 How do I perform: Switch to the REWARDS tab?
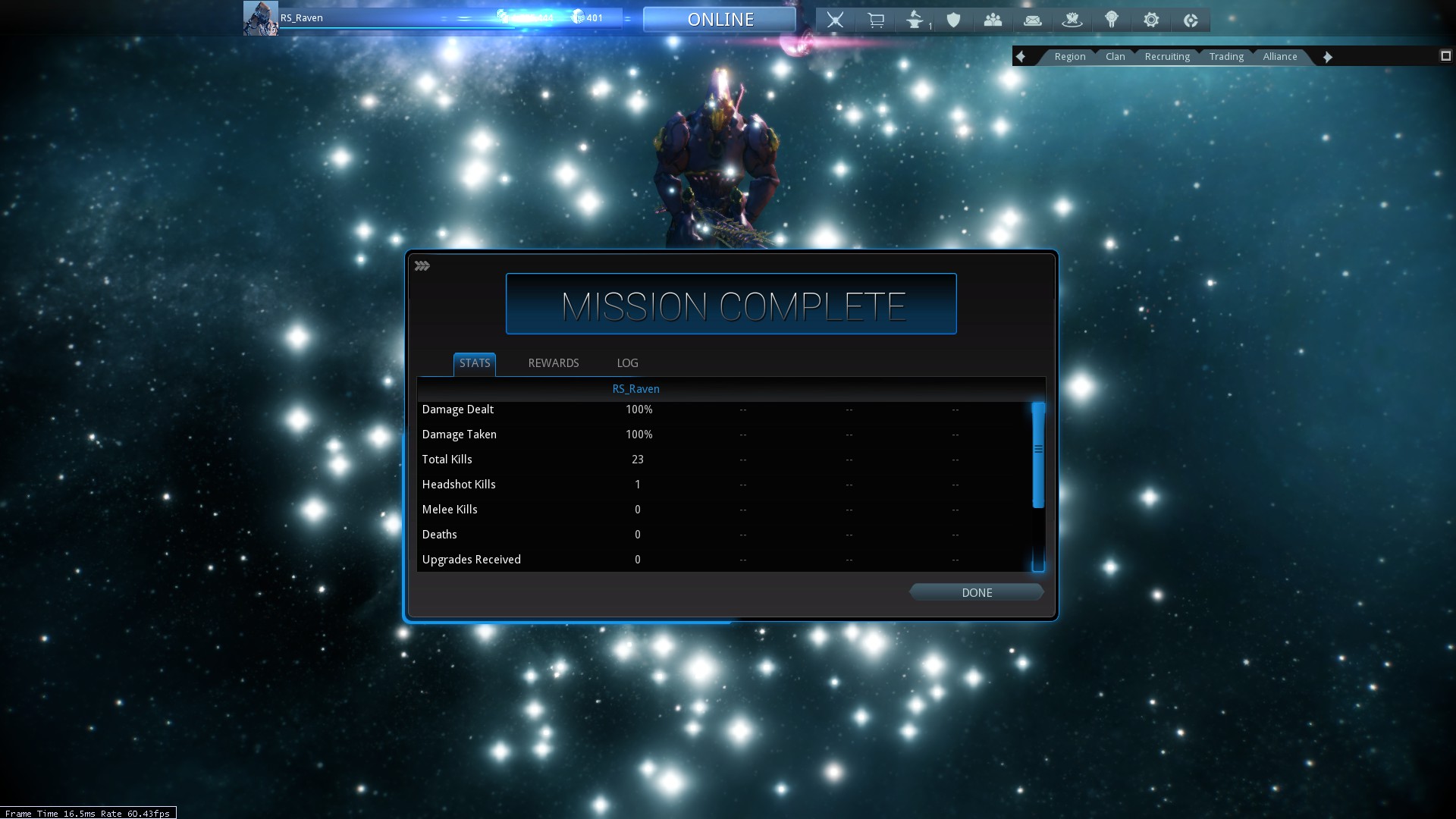pos(553,363)
